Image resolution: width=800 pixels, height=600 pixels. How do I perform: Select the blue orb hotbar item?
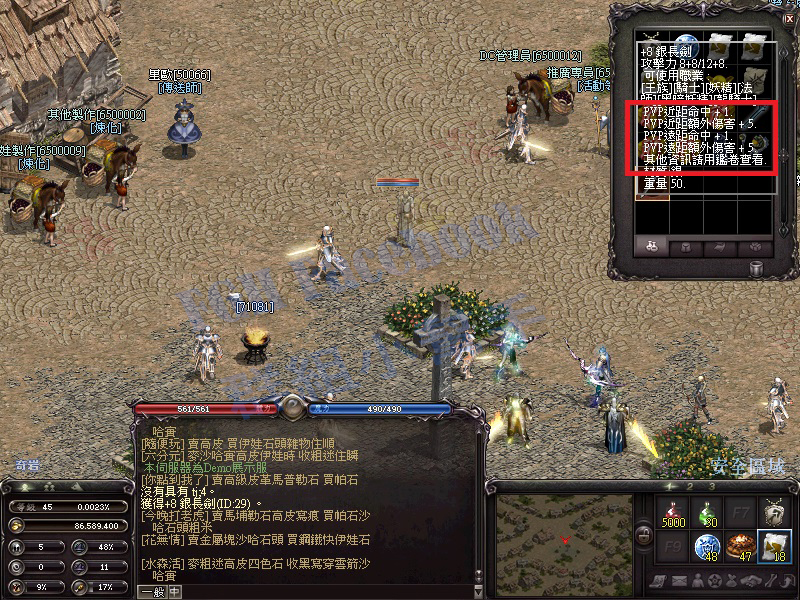tap(706, 546)
